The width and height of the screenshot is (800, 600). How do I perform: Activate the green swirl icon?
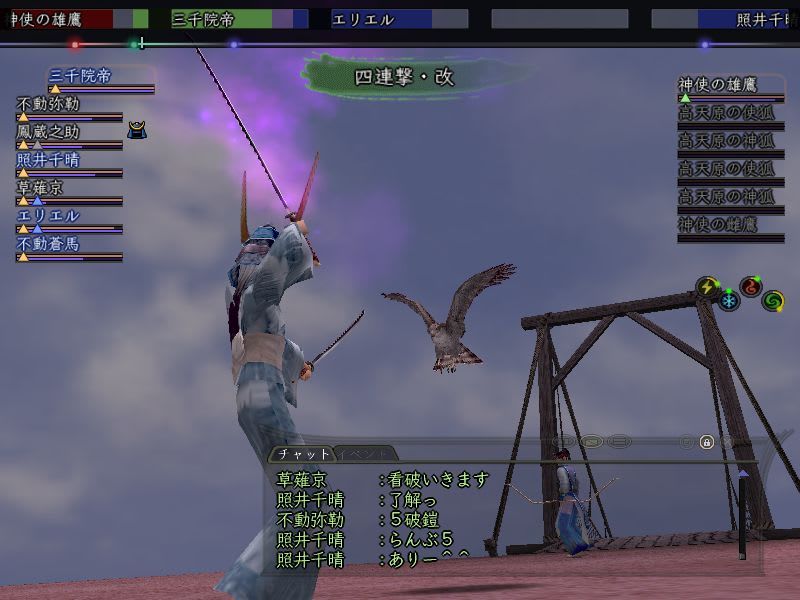772,300
